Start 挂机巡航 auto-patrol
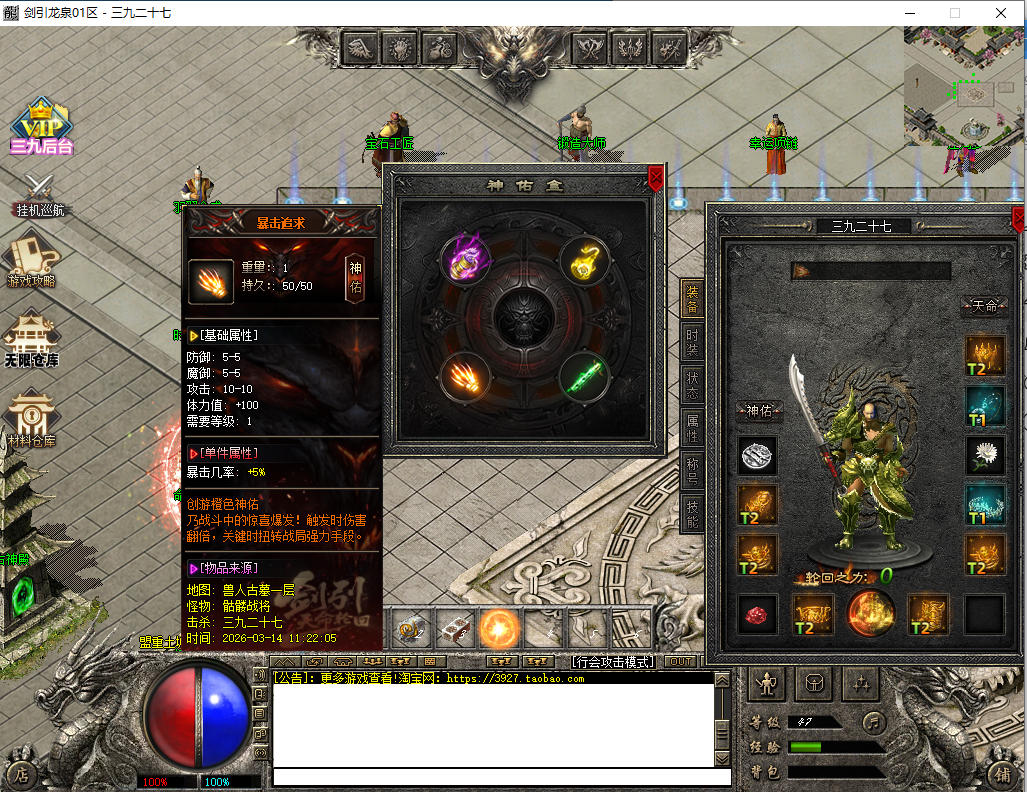Image resolution: width=1027 pixels, height=792 pixels. [x=39, y=195]
